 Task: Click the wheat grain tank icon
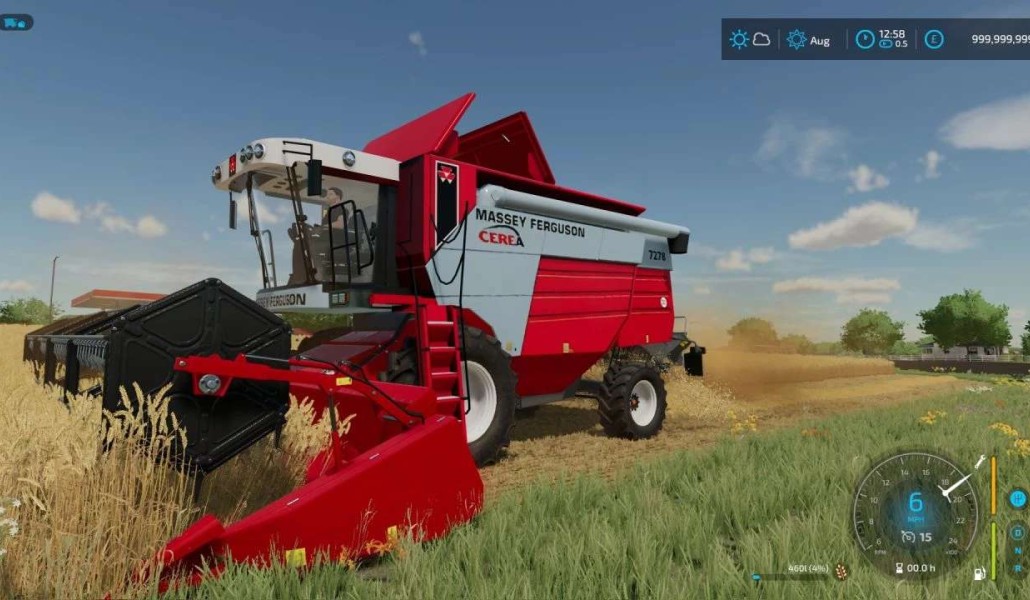pyautogui.click(x=841, y=571)
